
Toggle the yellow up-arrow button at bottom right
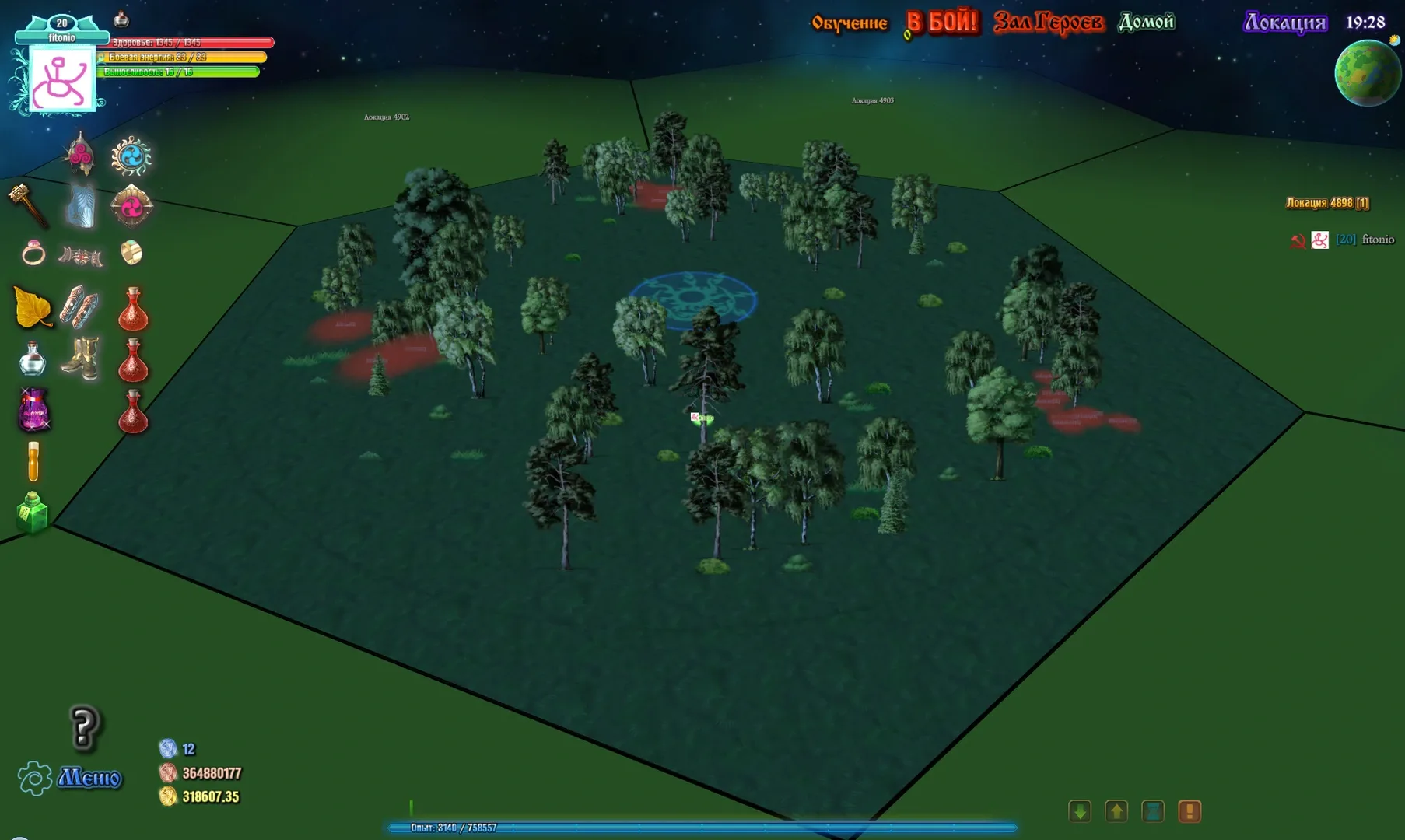point(1117,811)
